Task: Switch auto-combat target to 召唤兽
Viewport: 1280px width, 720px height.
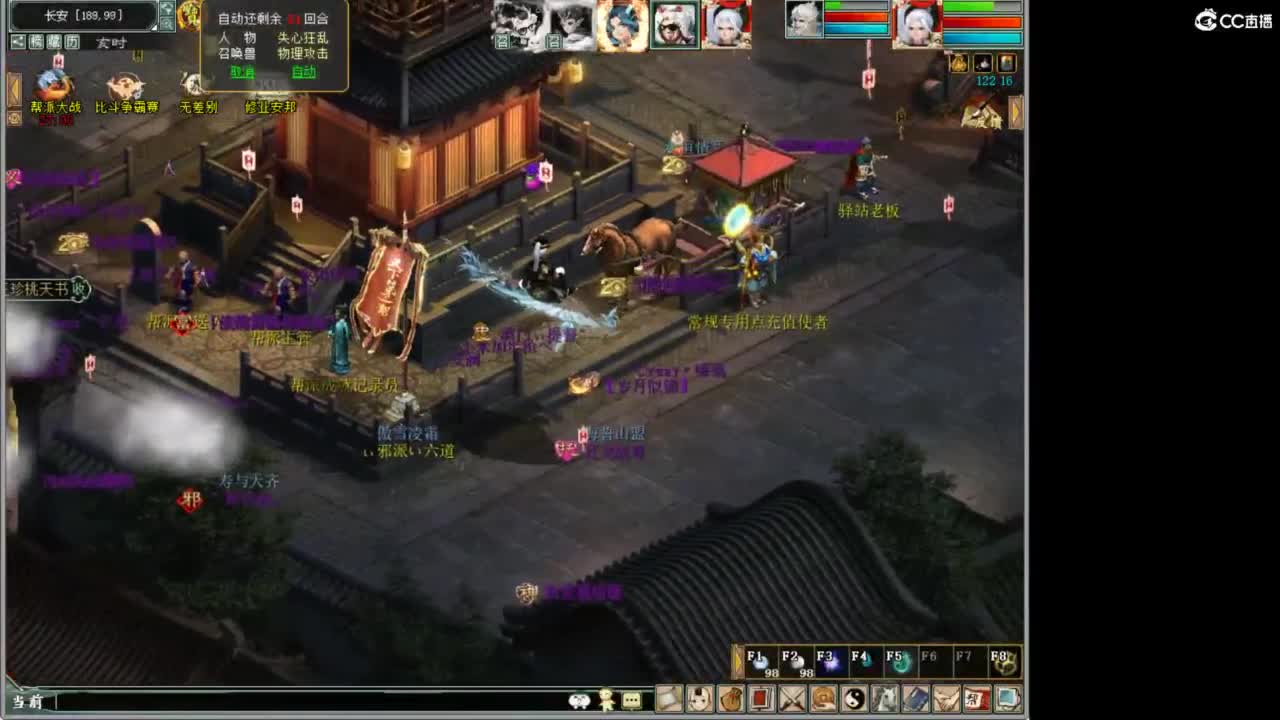Action: point(236,53)
